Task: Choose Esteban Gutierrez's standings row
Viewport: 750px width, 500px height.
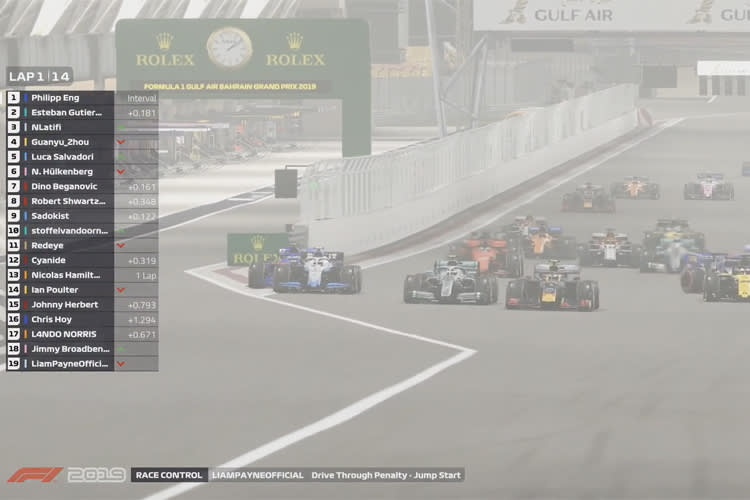Action: (x=80, y=113)
